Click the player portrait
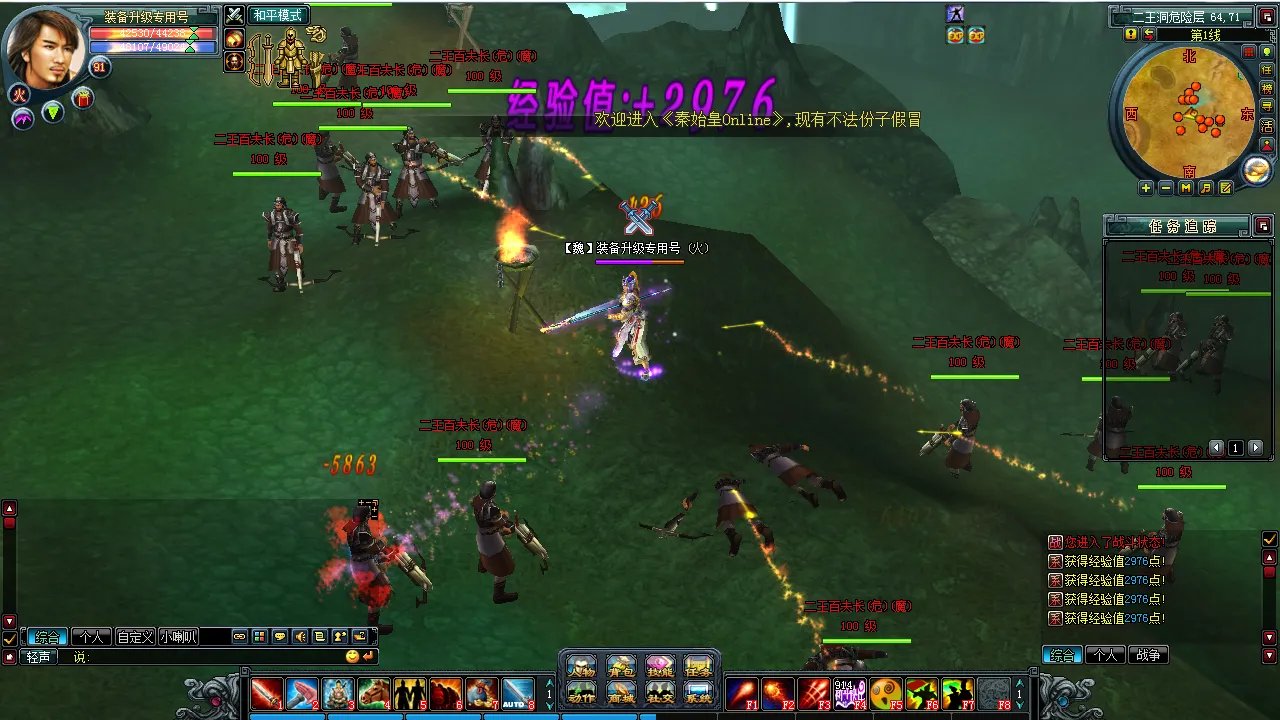The width and height of the screenshot is (1280, 720). click(x=46, y=47)
